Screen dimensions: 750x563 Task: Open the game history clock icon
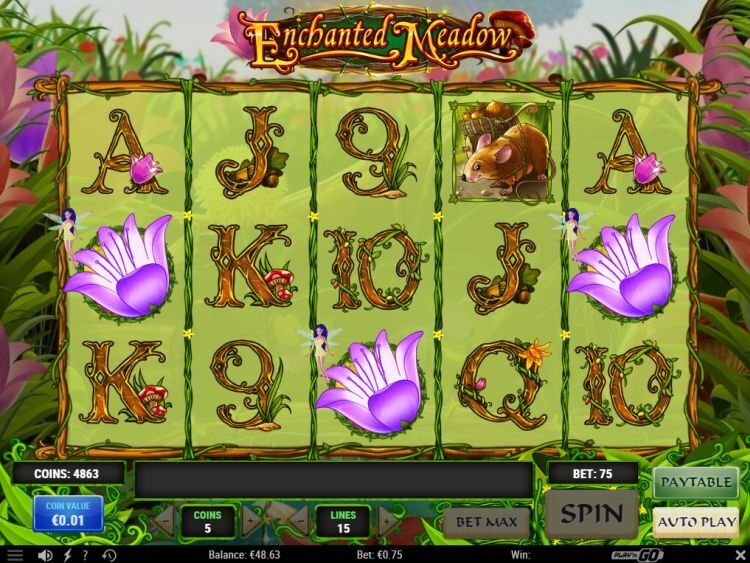click(x=108, y=554)
